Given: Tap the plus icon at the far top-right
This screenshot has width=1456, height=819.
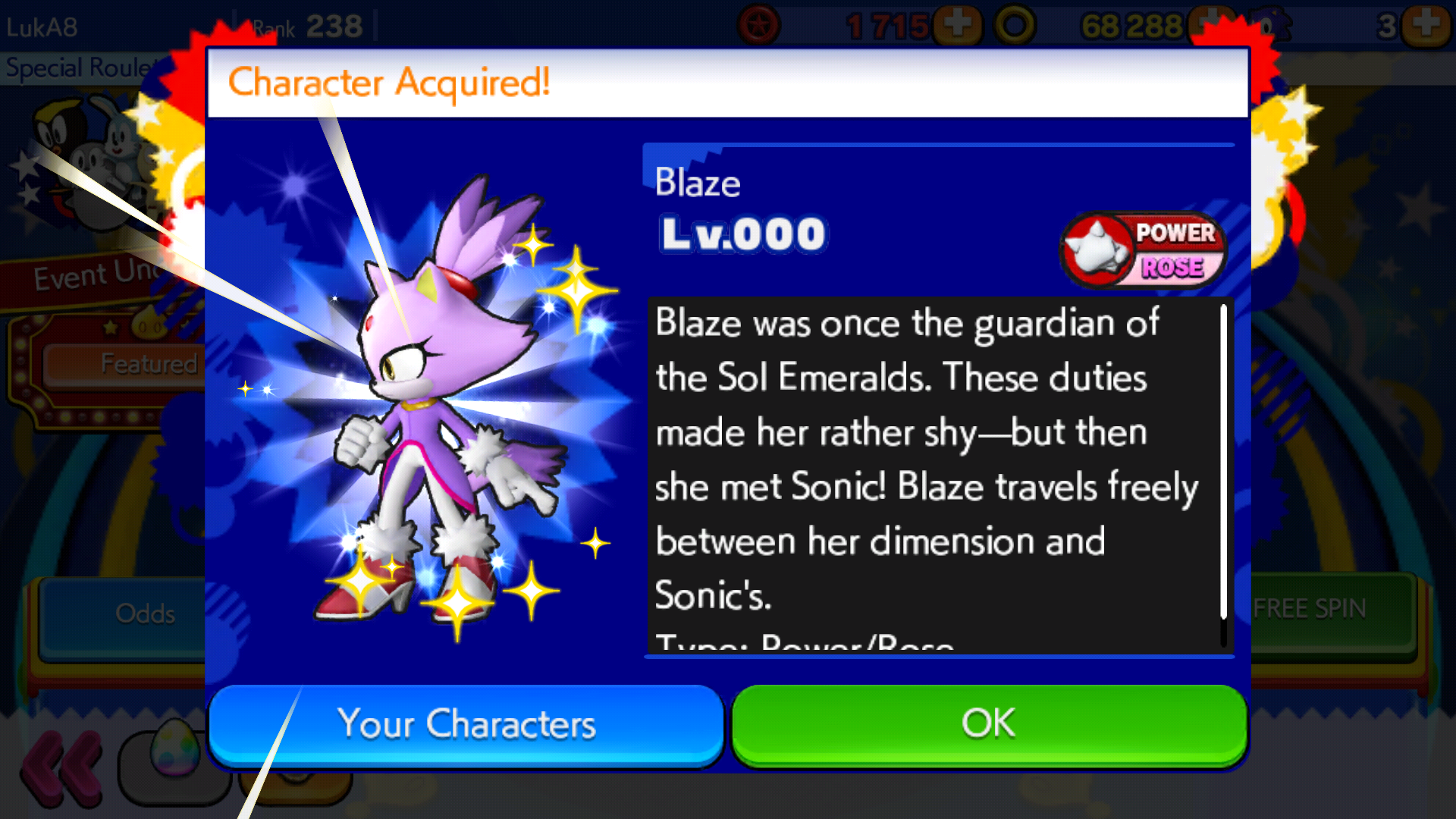Looking at the screenshot, I should point(1427,25).
